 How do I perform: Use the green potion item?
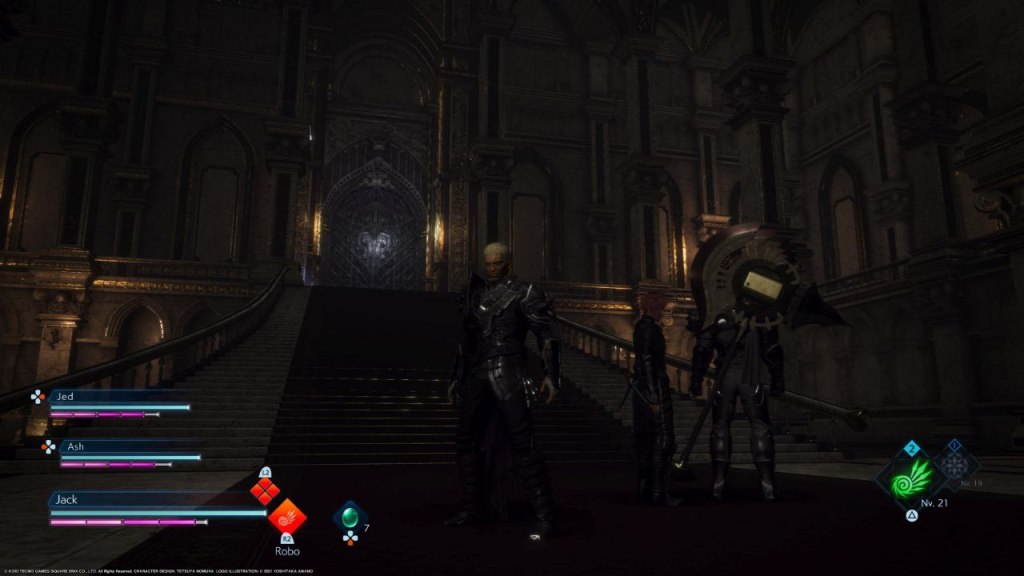point(350,517)
